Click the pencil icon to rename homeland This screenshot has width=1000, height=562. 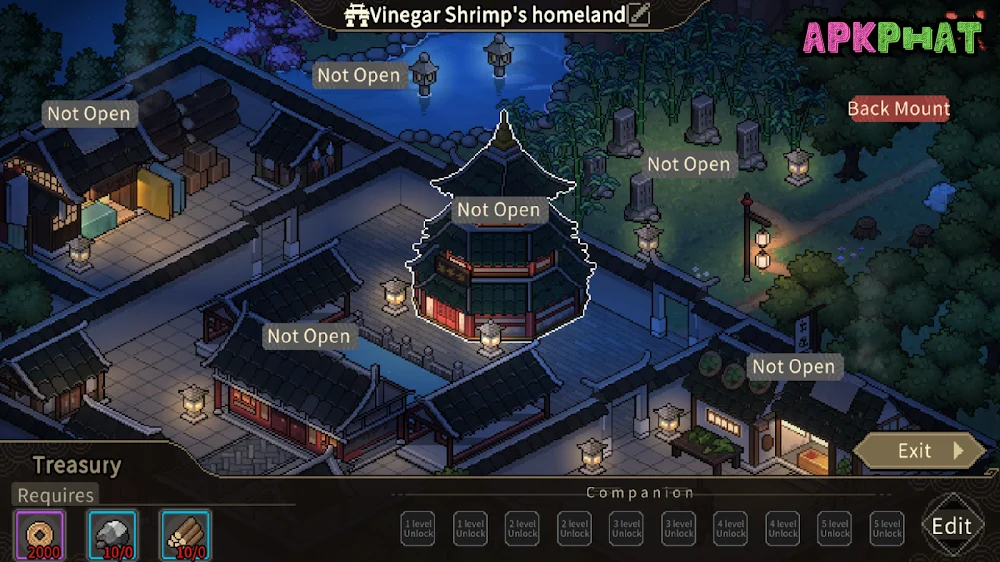639,15
